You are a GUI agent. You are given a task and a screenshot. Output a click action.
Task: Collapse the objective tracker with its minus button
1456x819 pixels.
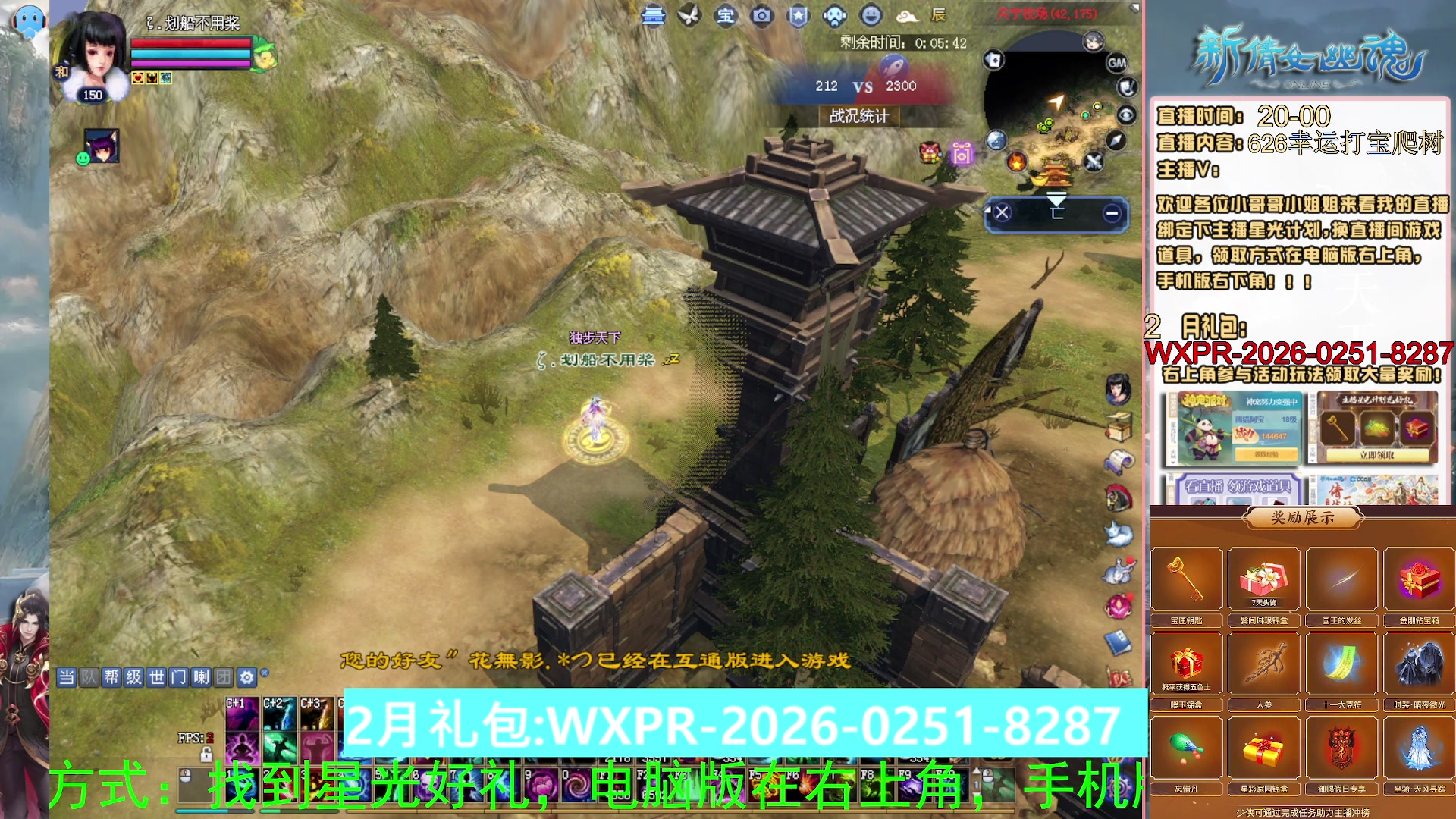(x=1112, y=215)
